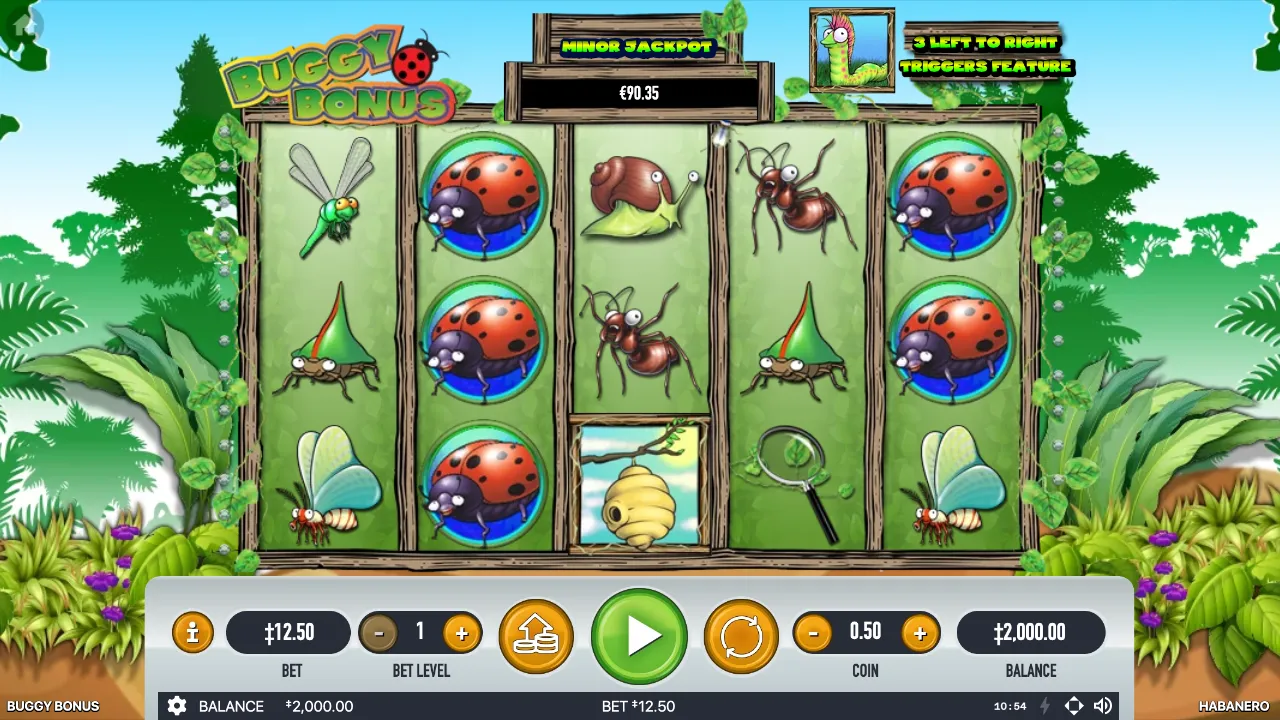Decrease bet level with the minus button

click(381, 632)
